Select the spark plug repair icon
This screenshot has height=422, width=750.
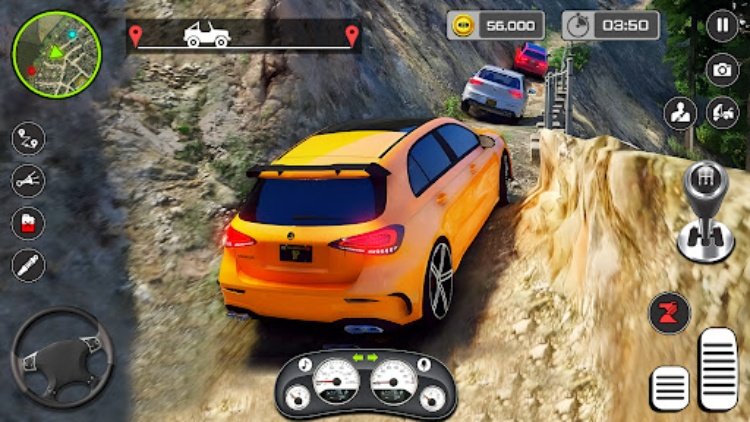(28, 265)
